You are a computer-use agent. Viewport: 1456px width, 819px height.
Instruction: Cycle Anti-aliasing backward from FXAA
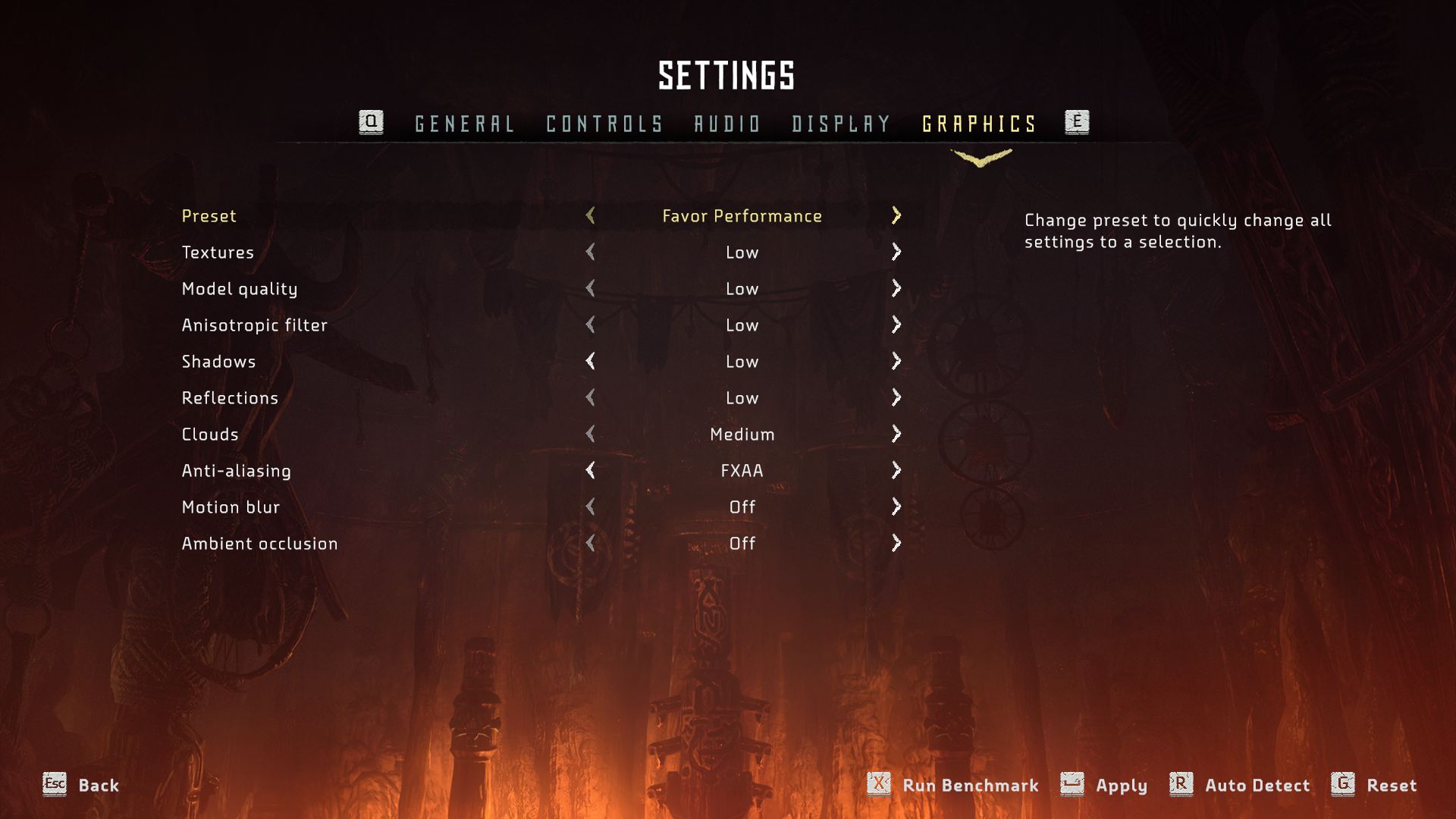click(x=590, y=470)
